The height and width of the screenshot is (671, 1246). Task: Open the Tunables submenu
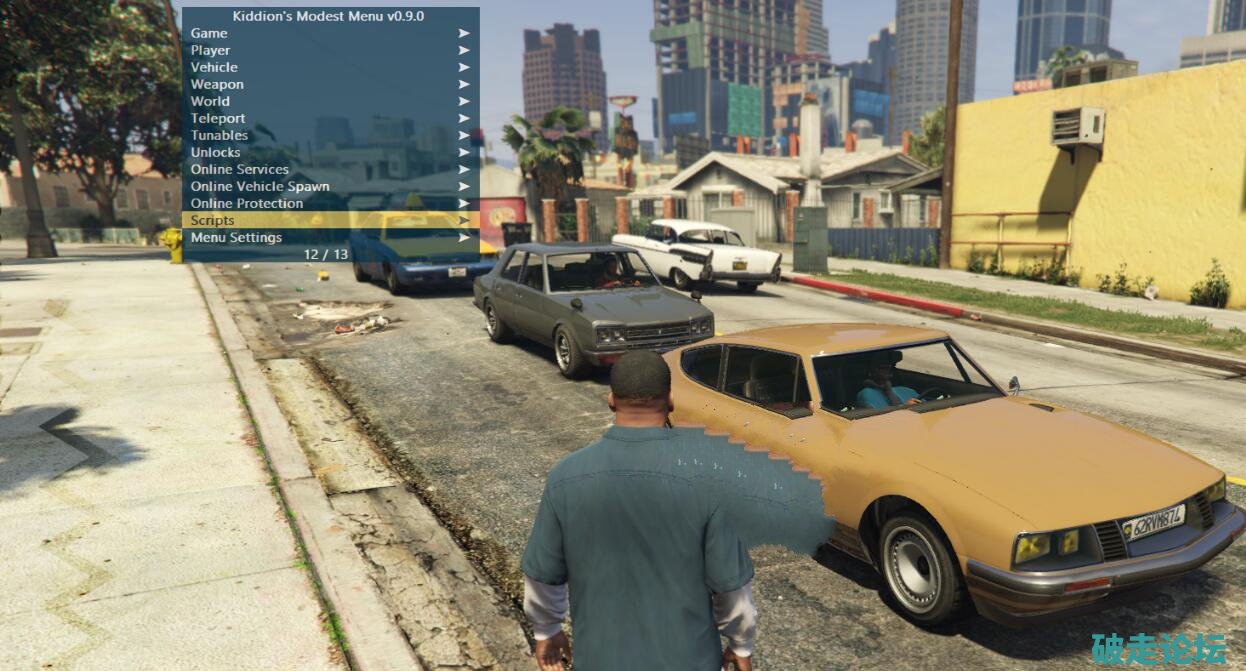tap(219, 135)
